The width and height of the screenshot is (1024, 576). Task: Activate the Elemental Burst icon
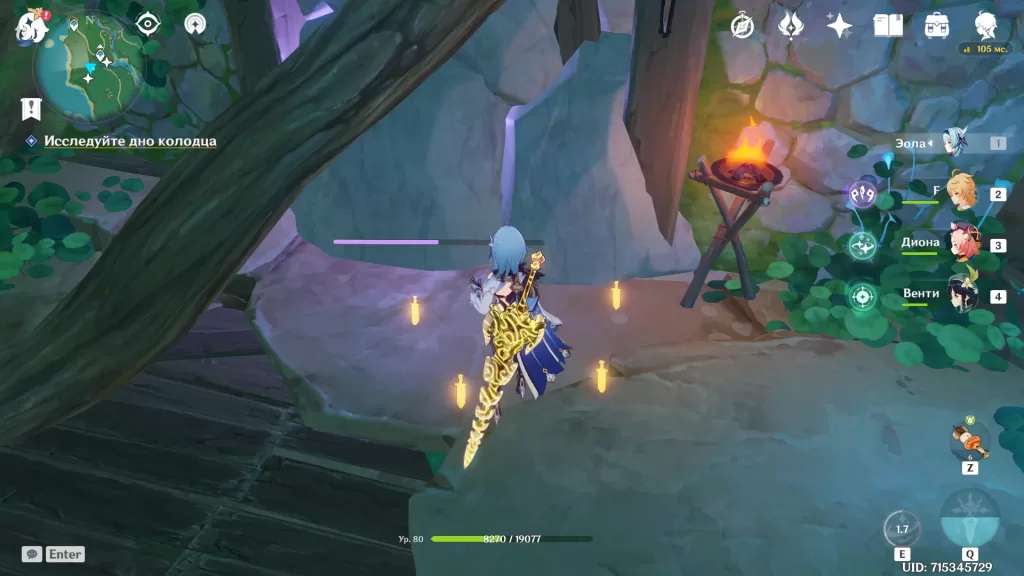pyautogui.click(x=970, y=520)
